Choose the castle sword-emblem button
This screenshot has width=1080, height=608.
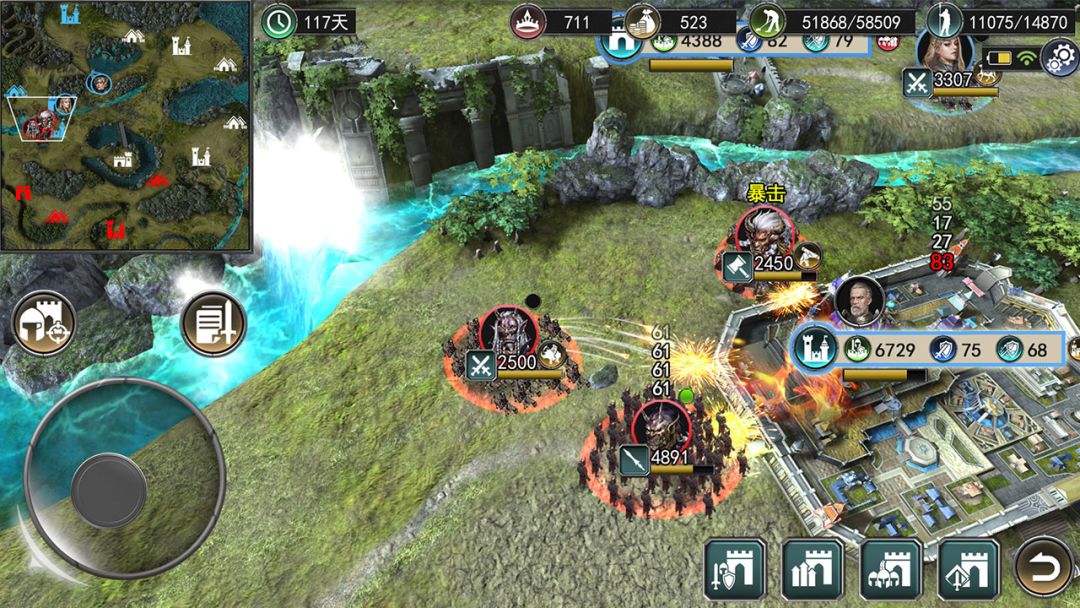967,569
